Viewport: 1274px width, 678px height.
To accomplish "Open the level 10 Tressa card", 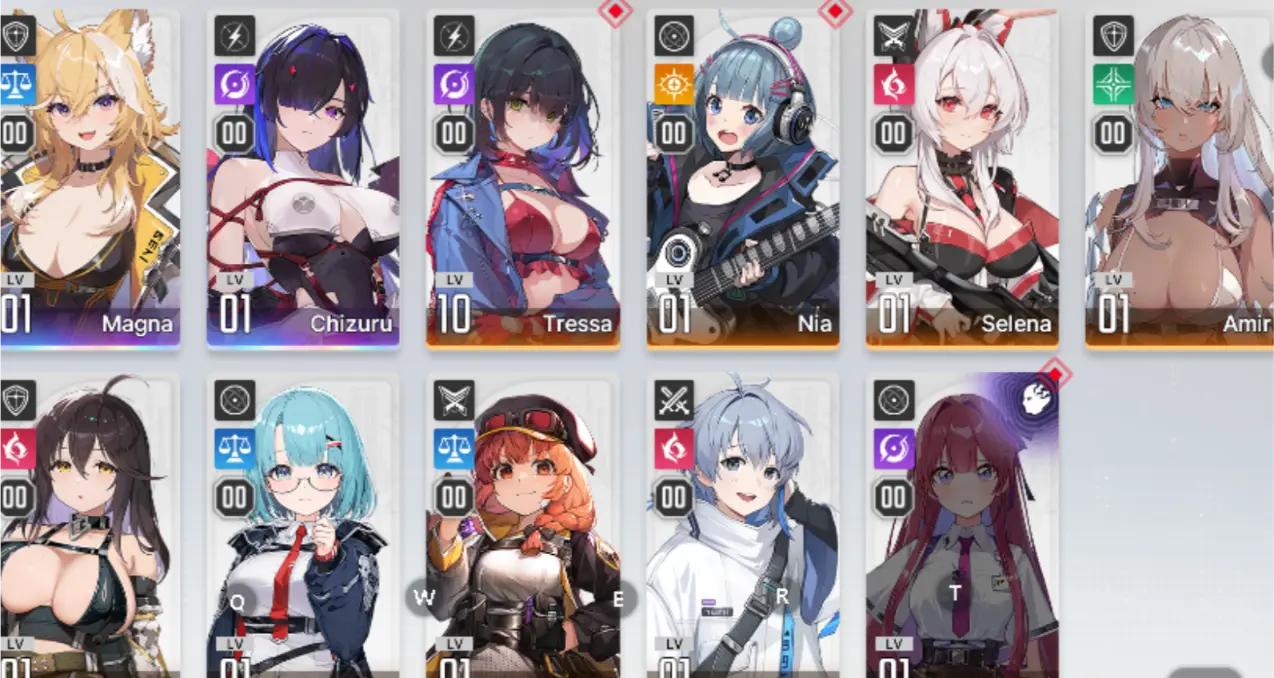I will (x=523, y=180).
